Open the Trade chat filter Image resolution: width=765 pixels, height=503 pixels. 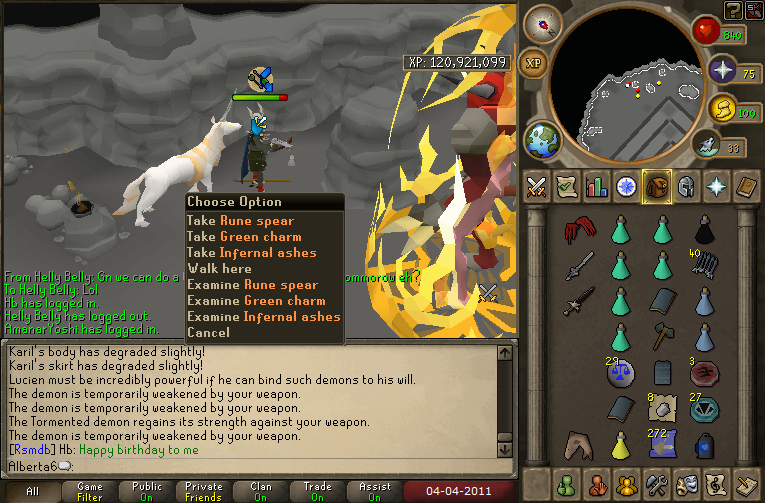pos(318,491)
